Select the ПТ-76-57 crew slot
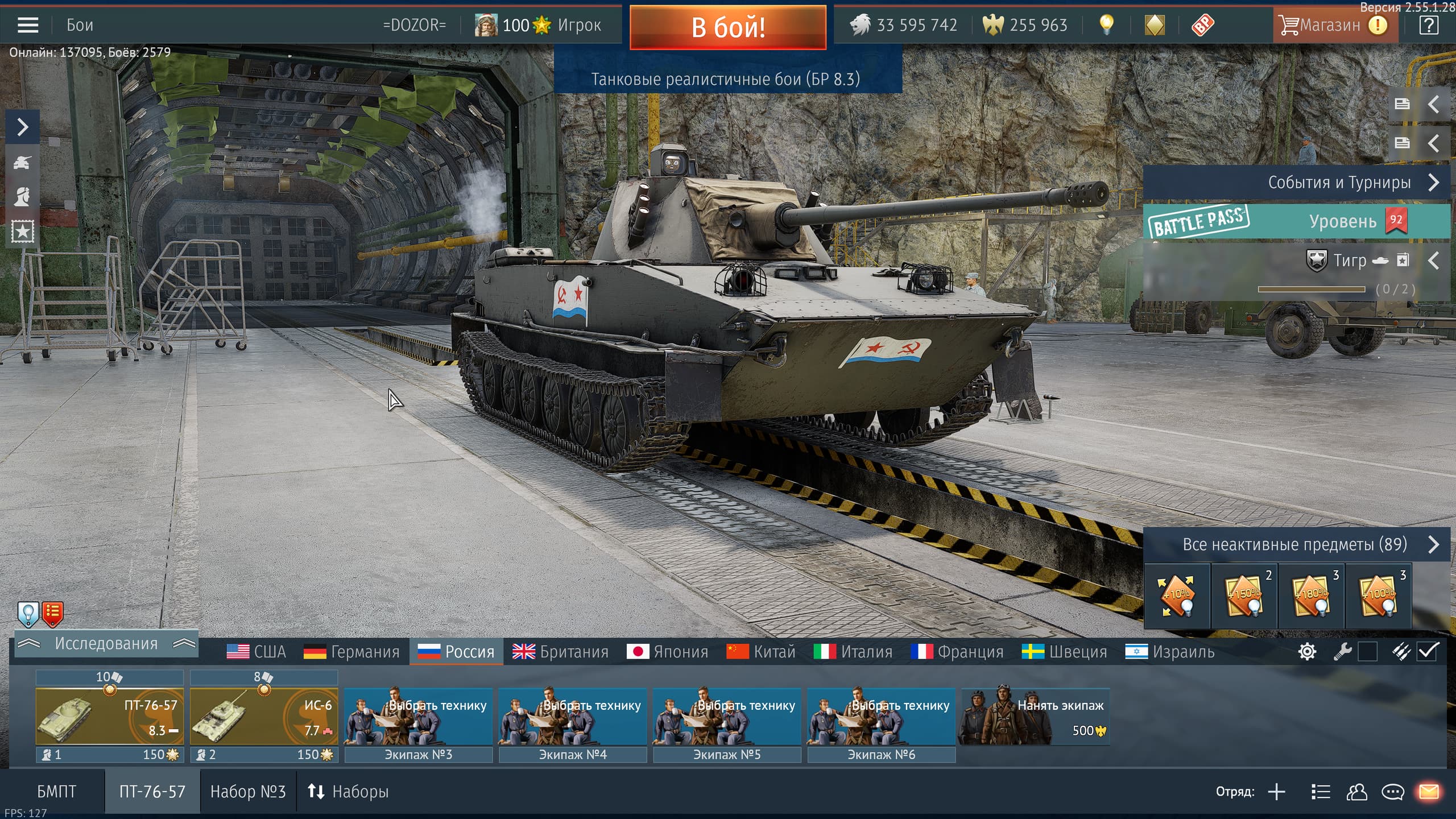 tap(109, 715)
